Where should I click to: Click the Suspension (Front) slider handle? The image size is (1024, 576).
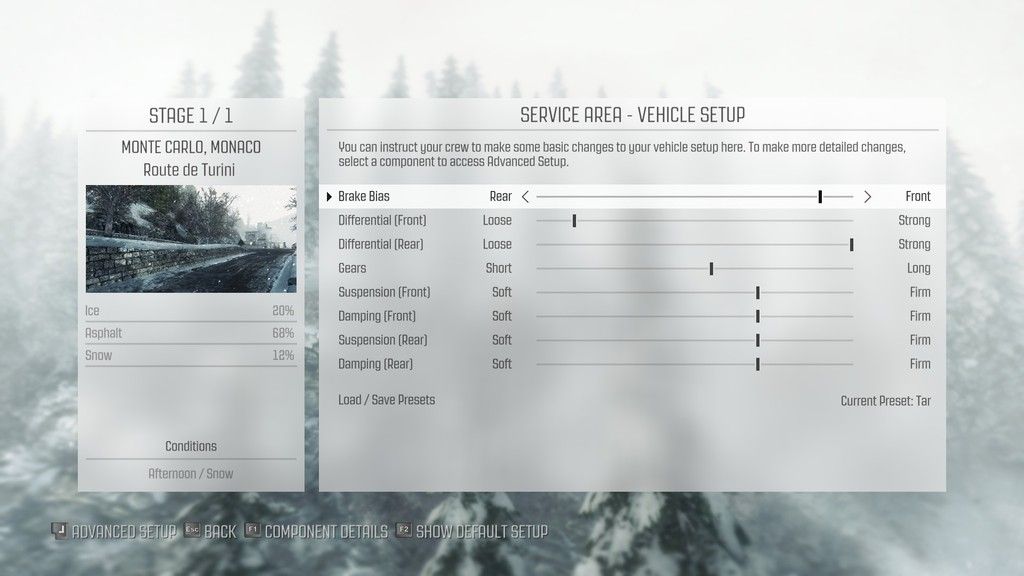coord(758,292)
